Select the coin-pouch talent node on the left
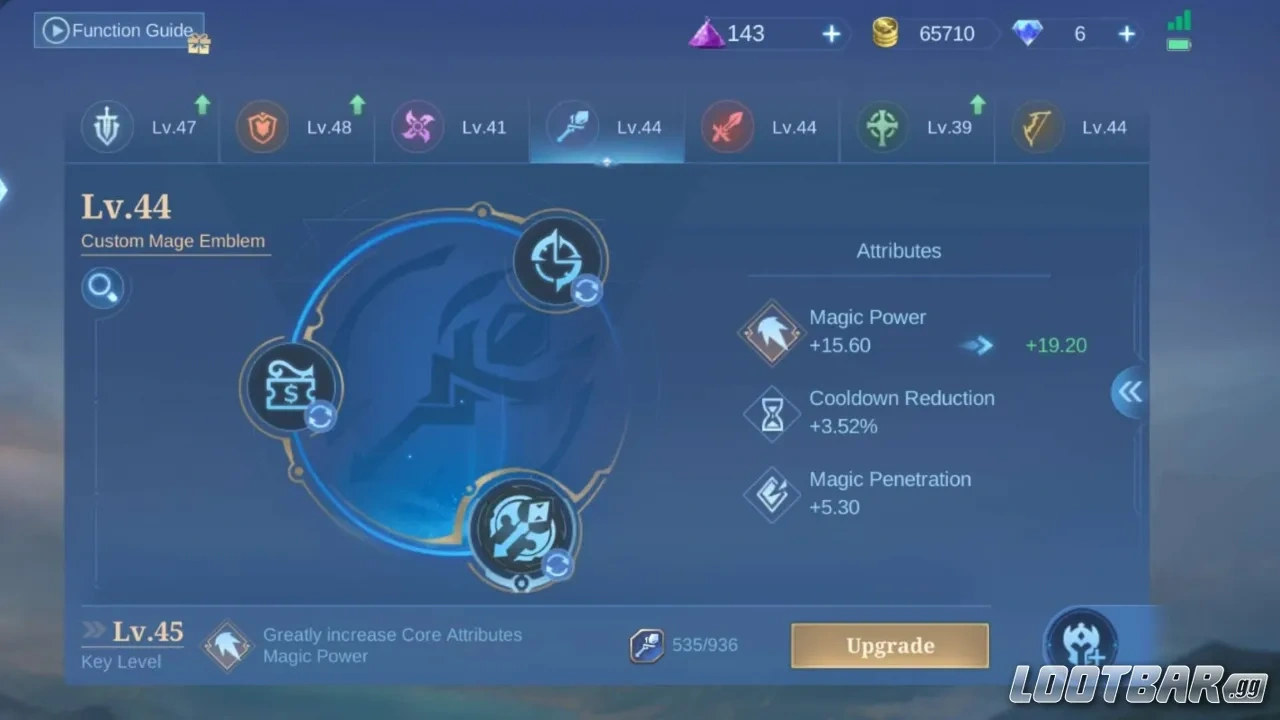The width and height of the screenshot is (1280, 720). click(x=290, y=387)
